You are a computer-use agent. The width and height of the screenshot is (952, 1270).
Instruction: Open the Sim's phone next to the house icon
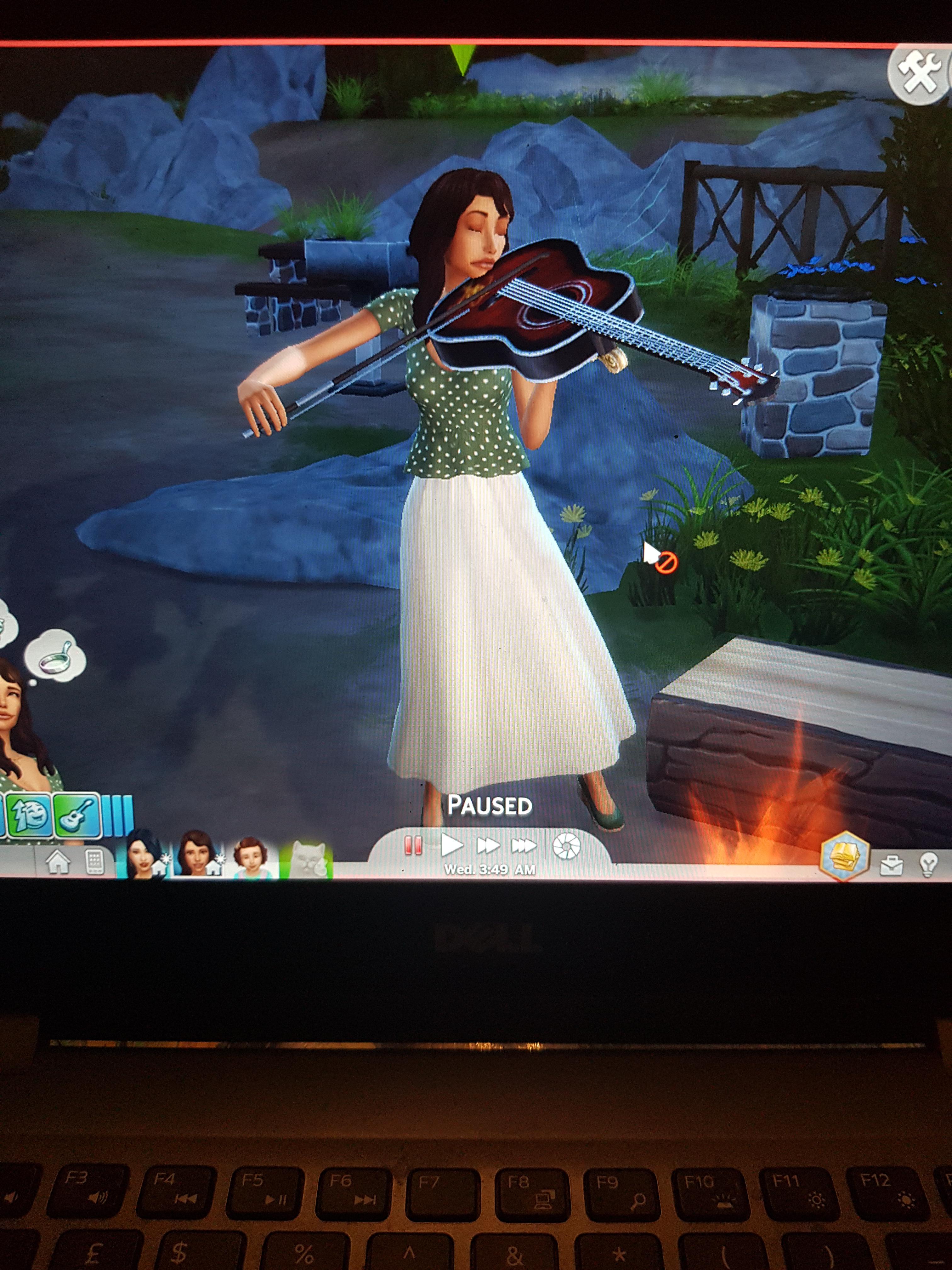95,862
